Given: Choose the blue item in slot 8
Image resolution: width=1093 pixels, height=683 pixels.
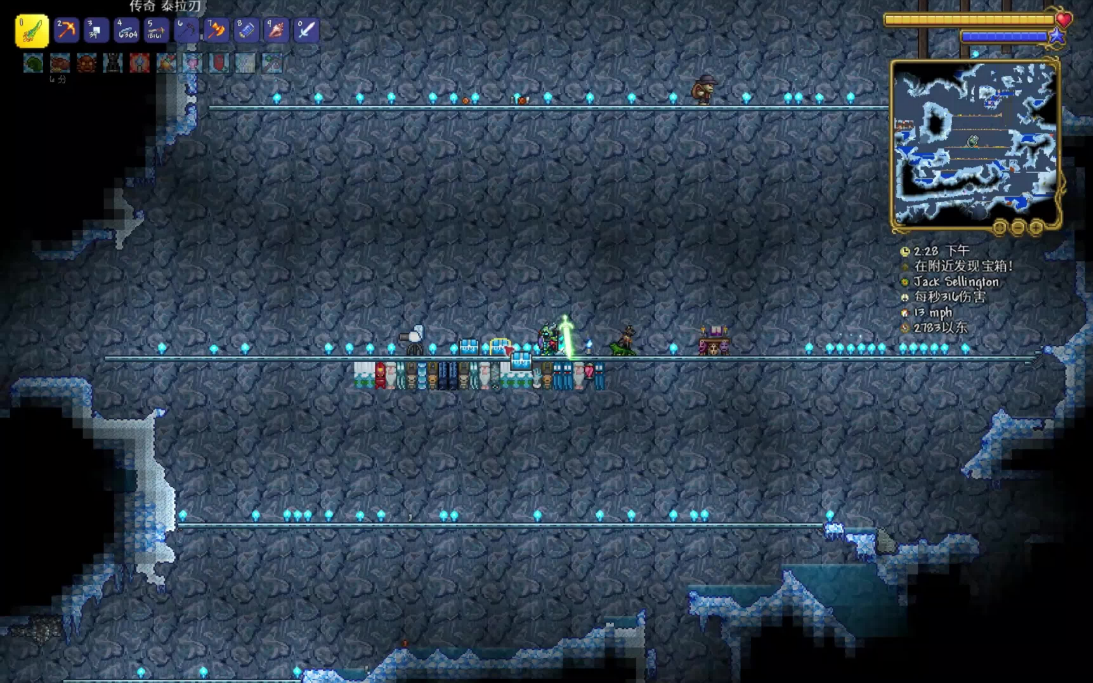Looking at the screenshot, I should tap(246, 30).
